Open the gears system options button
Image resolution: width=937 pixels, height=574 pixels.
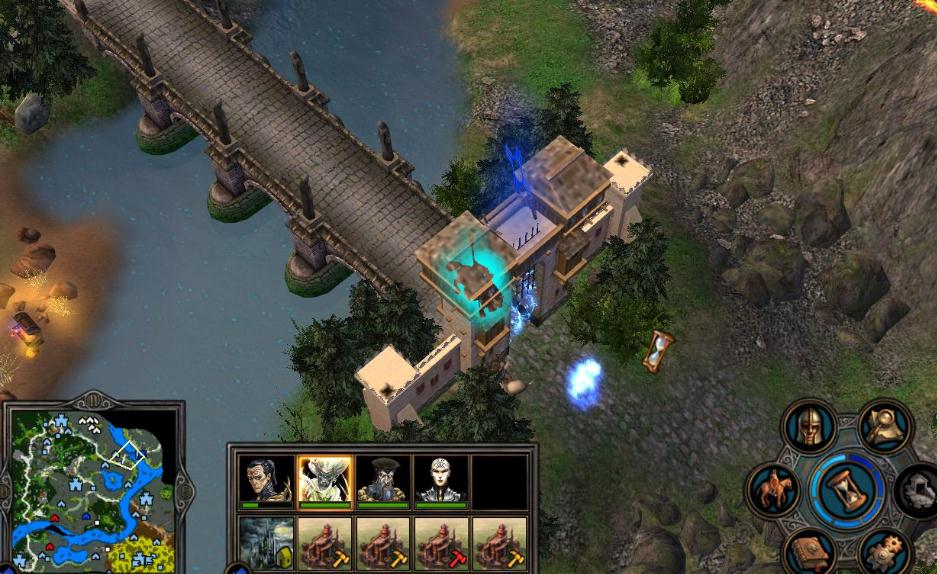884,552
